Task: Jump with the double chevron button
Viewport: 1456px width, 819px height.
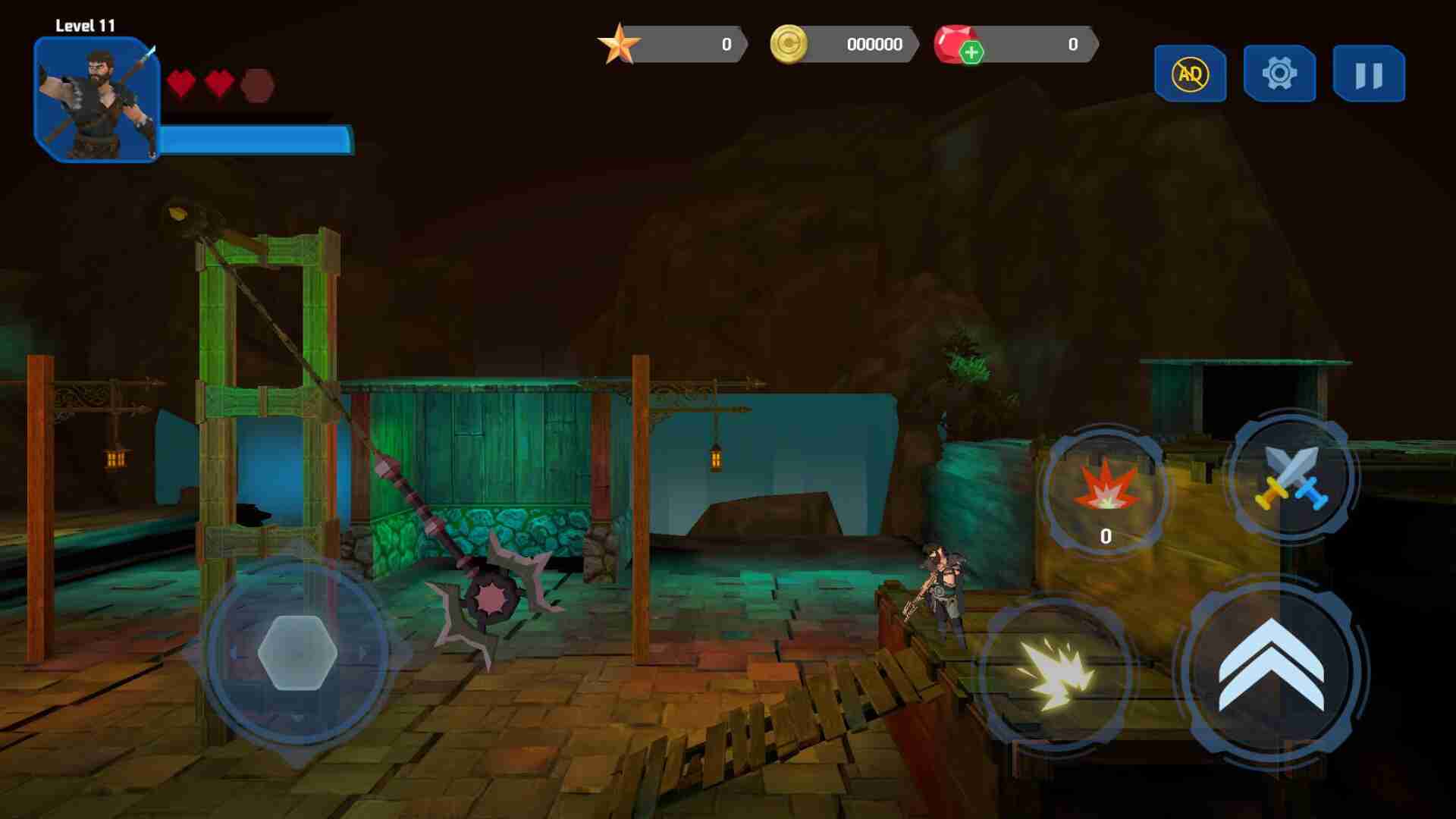Action: (x=1271, y=669)
